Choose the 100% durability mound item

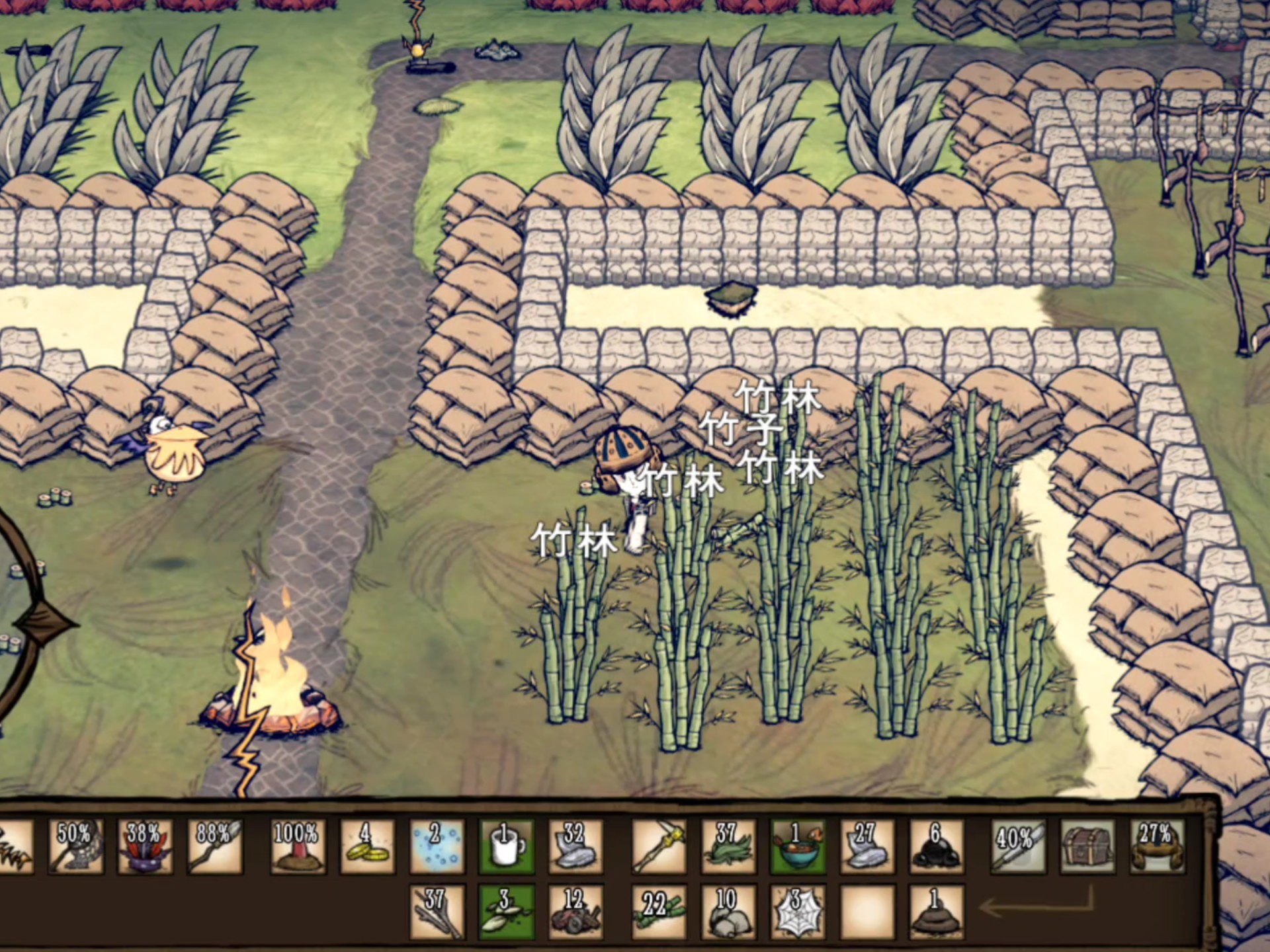coord(298,847)
